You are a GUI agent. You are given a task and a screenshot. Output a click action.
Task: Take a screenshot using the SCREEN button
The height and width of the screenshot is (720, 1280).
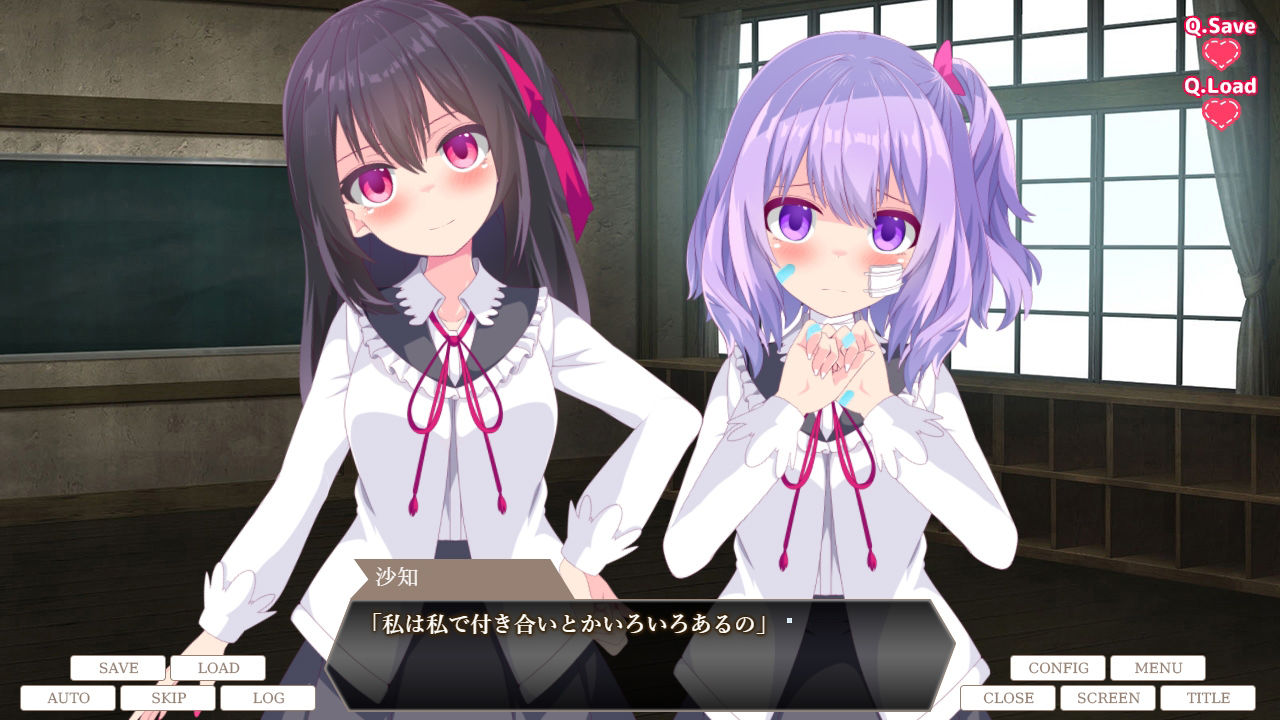tap(1109, 697)
